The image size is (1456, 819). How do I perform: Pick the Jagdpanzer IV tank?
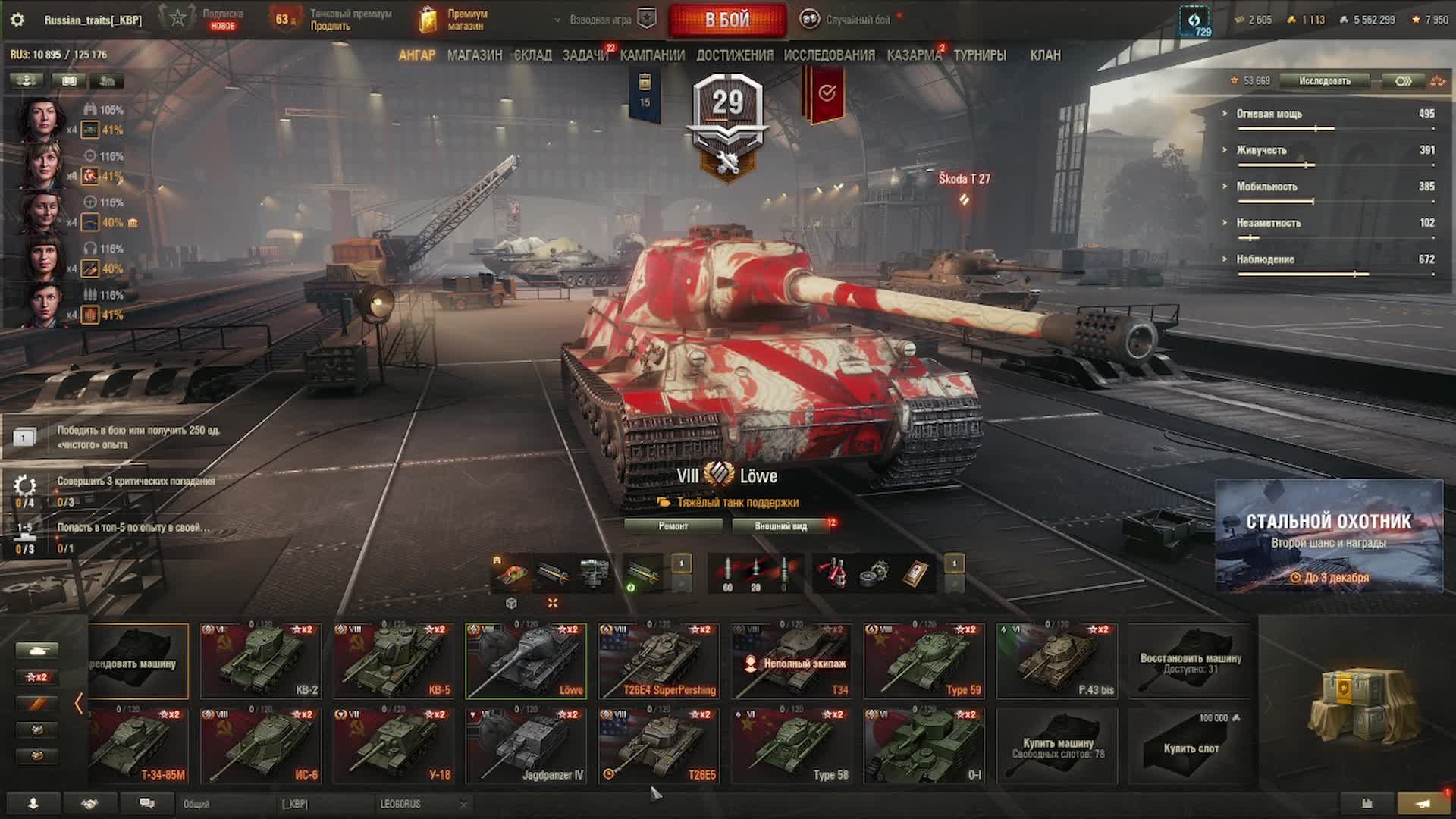(526, 745)
